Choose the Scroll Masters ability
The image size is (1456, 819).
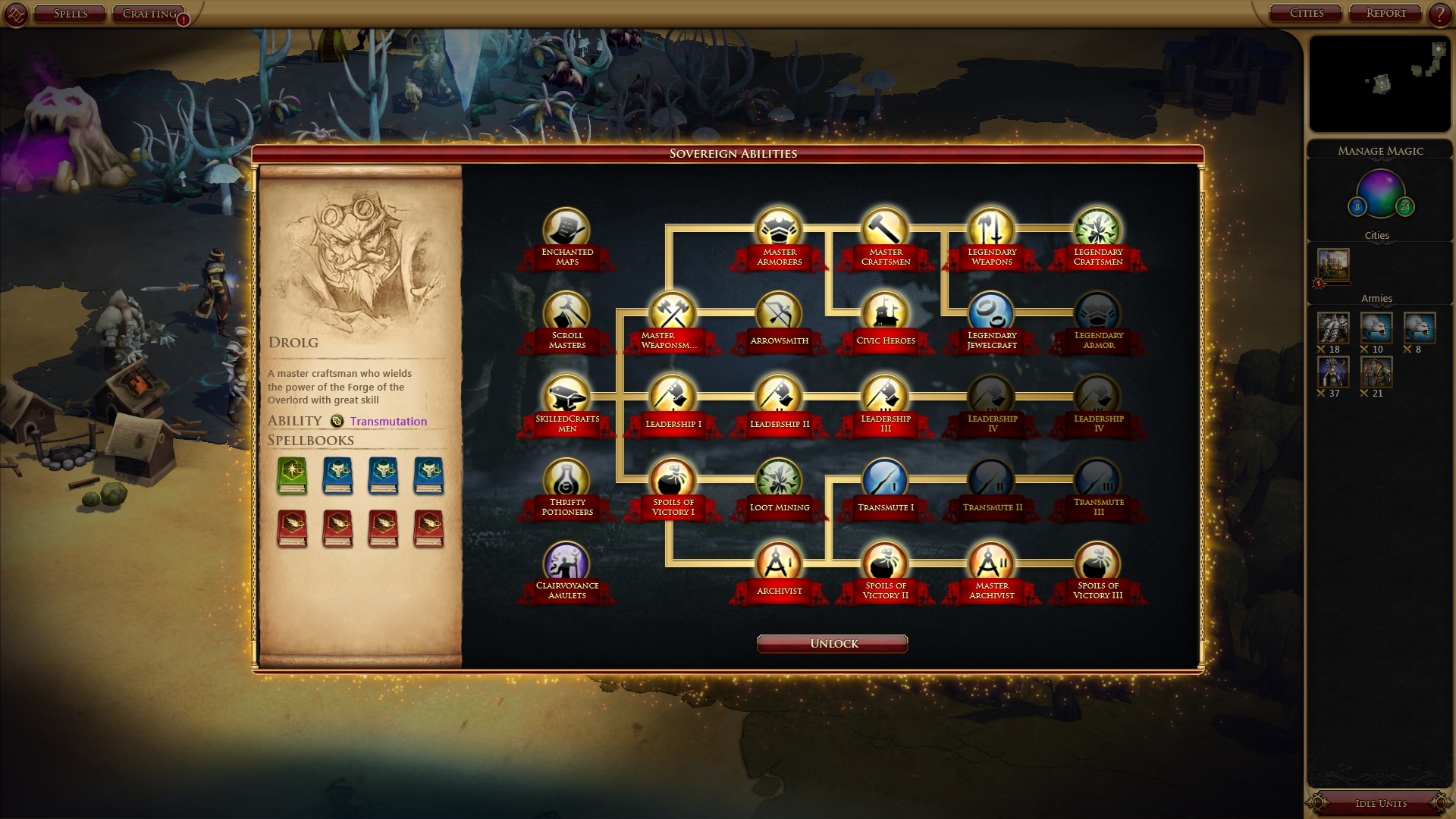click(x=566, y=312)
